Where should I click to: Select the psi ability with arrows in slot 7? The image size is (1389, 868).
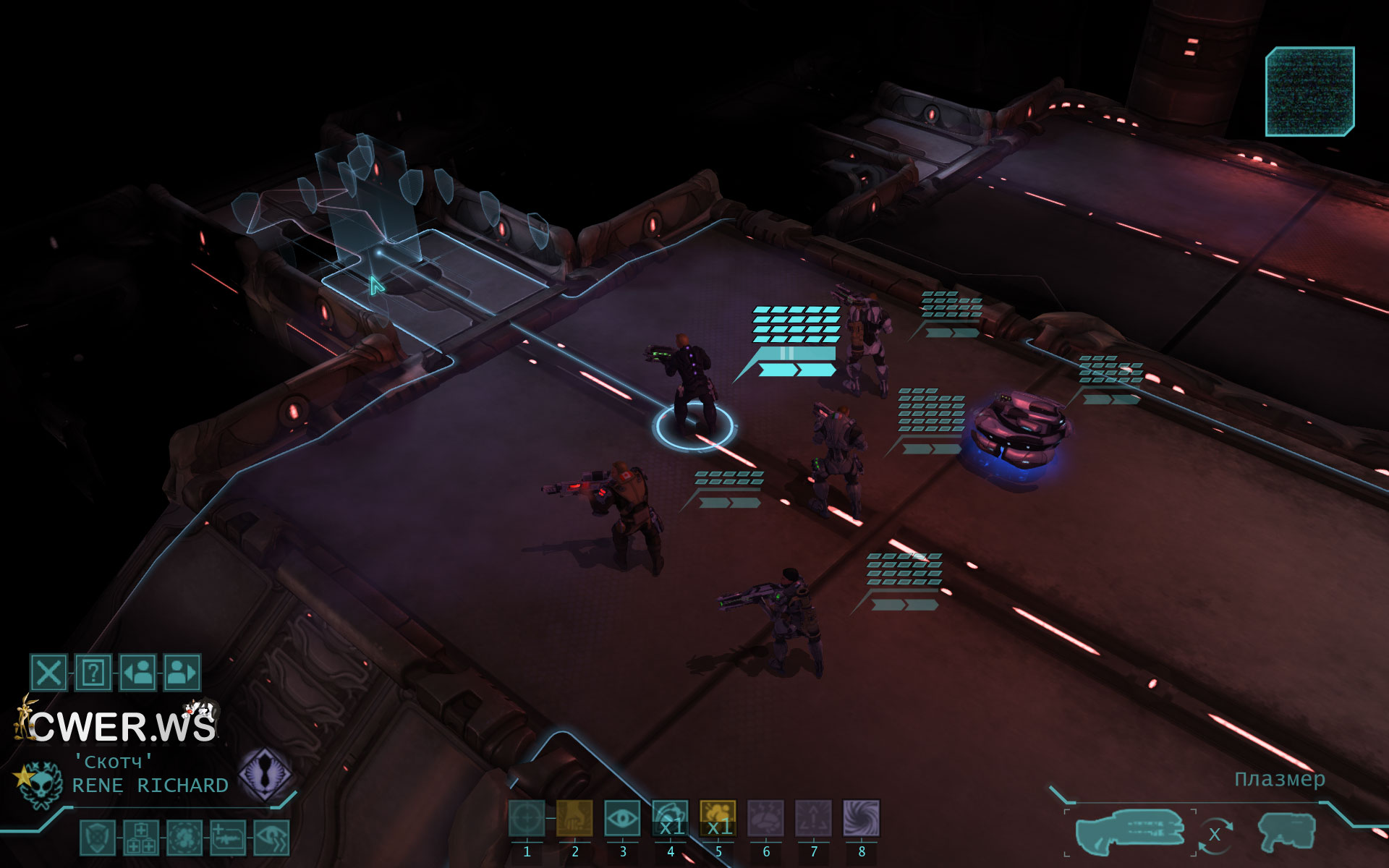[x=813, y=819]
